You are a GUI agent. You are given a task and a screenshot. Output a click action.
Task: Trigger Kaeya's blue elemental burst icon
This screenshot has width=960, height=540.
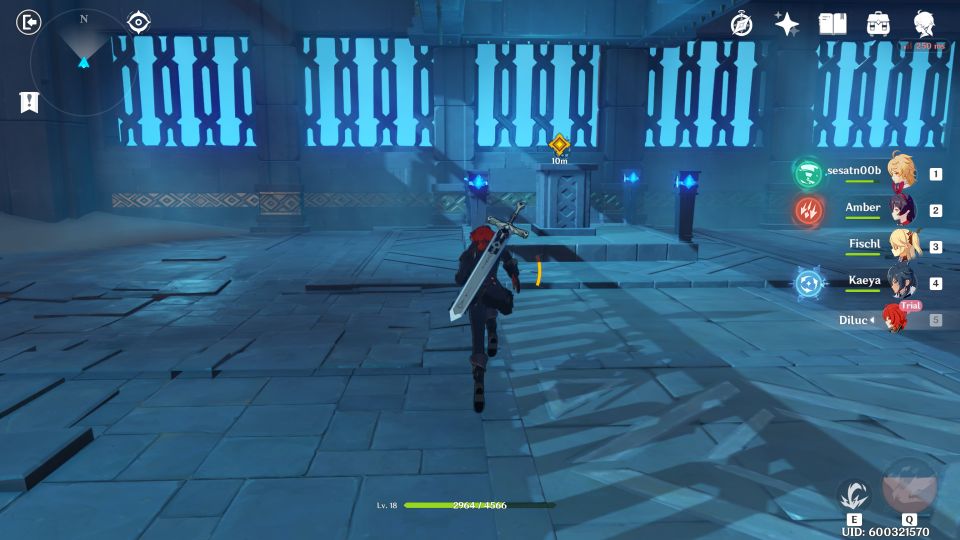(808, 284)
